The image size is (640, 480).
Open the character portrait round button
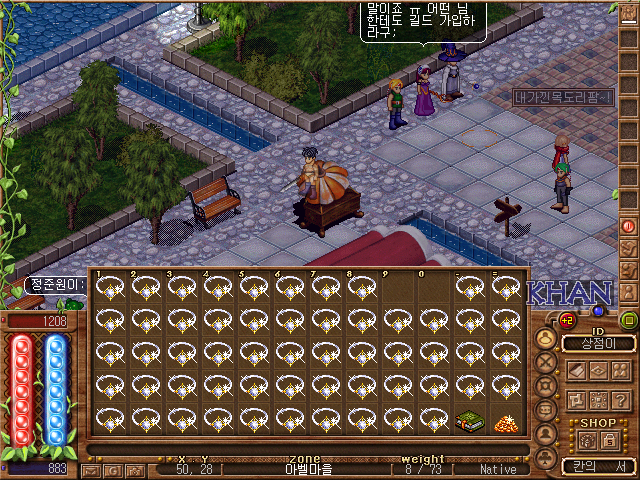(547, 338)
